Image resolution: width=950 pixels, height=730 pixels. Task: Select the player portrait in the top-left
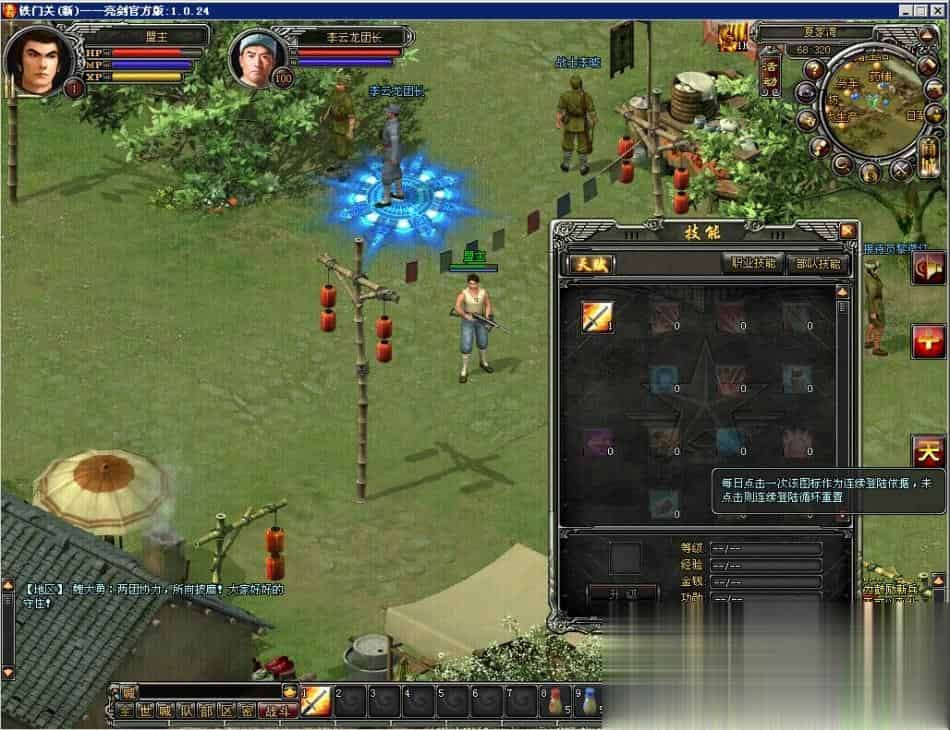coord(38,57)
